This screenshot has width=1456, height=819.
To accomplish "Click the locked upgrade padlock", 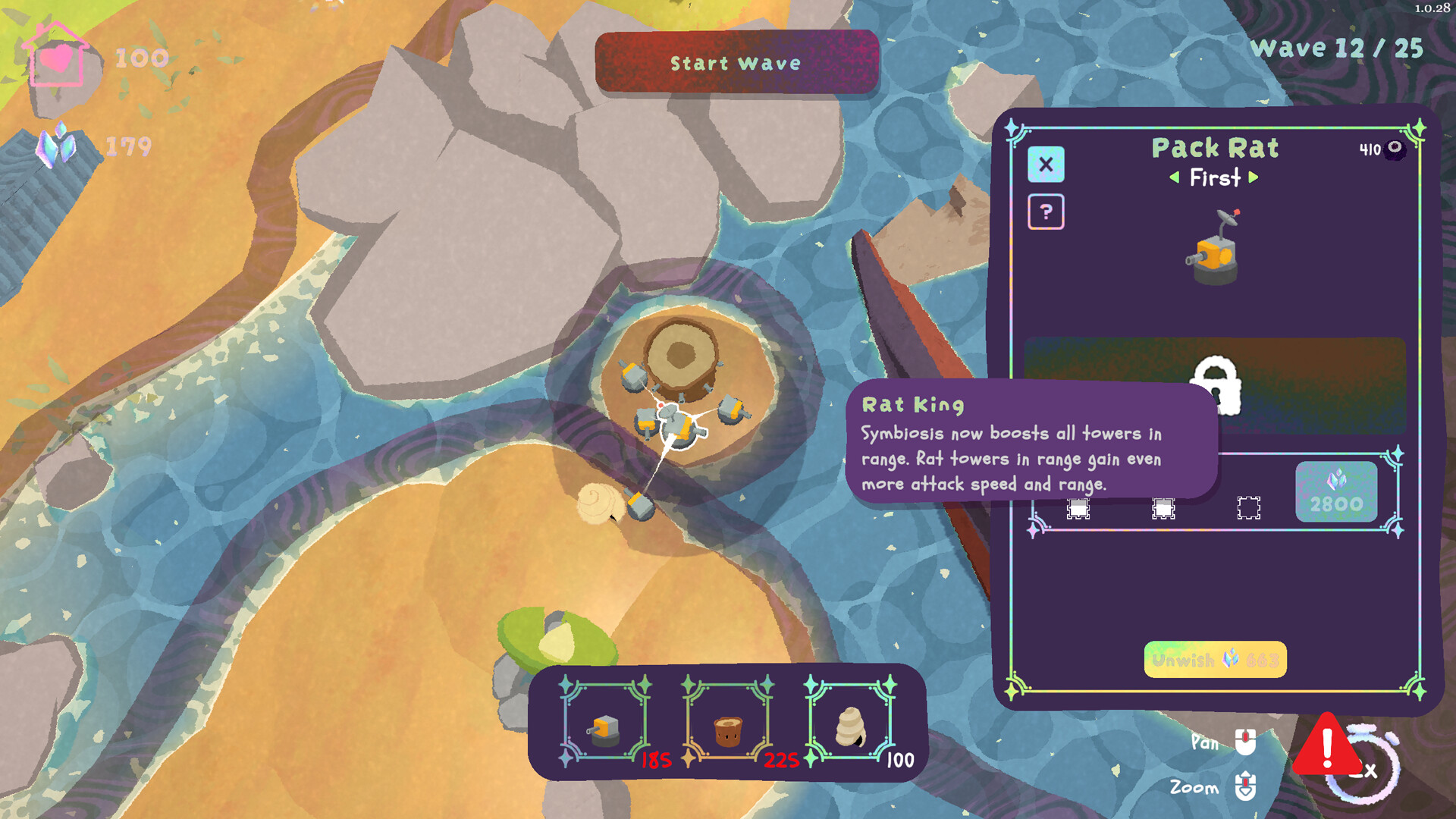I will [x=1215, y=385].
